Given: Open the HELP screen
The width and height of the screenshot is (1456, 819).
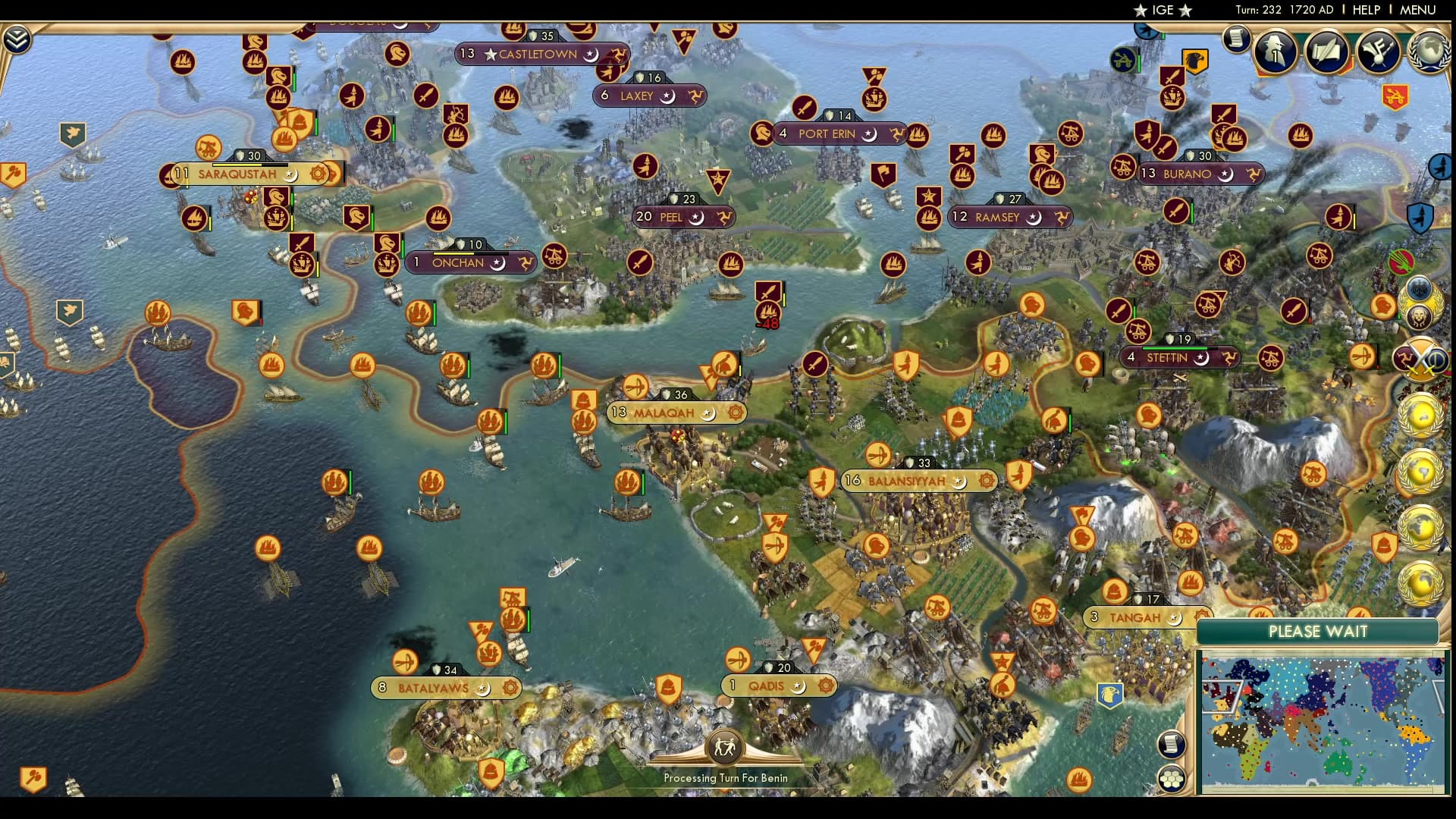Looking at the screenshot, I should tap(1366, 10).
